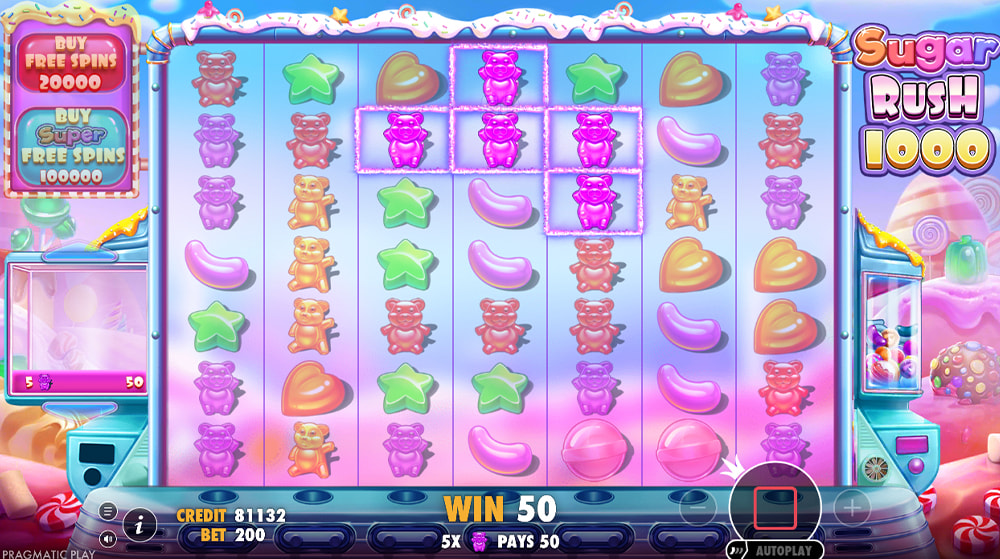Open the game info panel
Viewport: 1000px width, 559px height.
coord(139,523)
